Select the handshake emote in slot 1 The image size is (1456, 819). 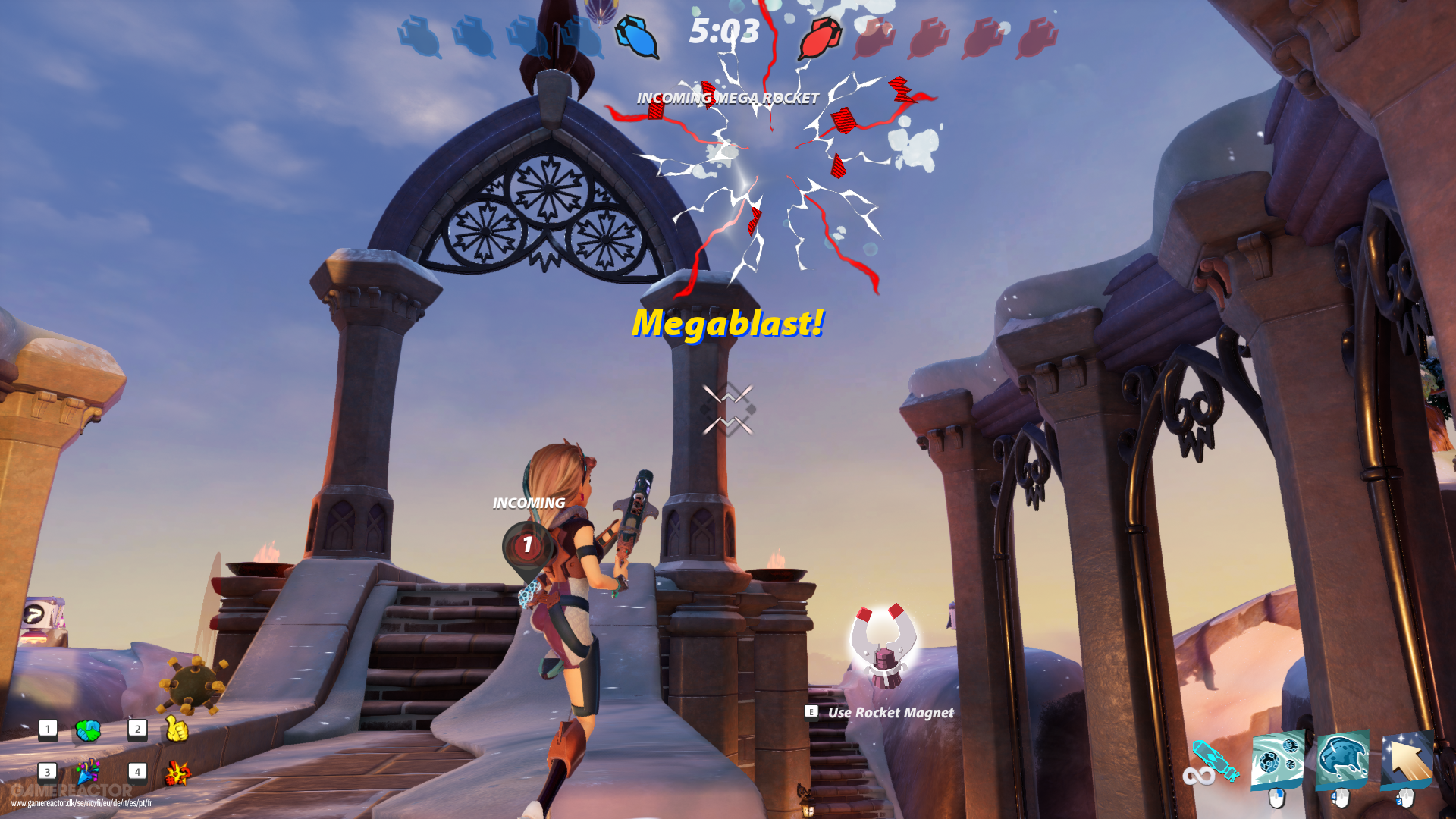(x=86, y=730)
